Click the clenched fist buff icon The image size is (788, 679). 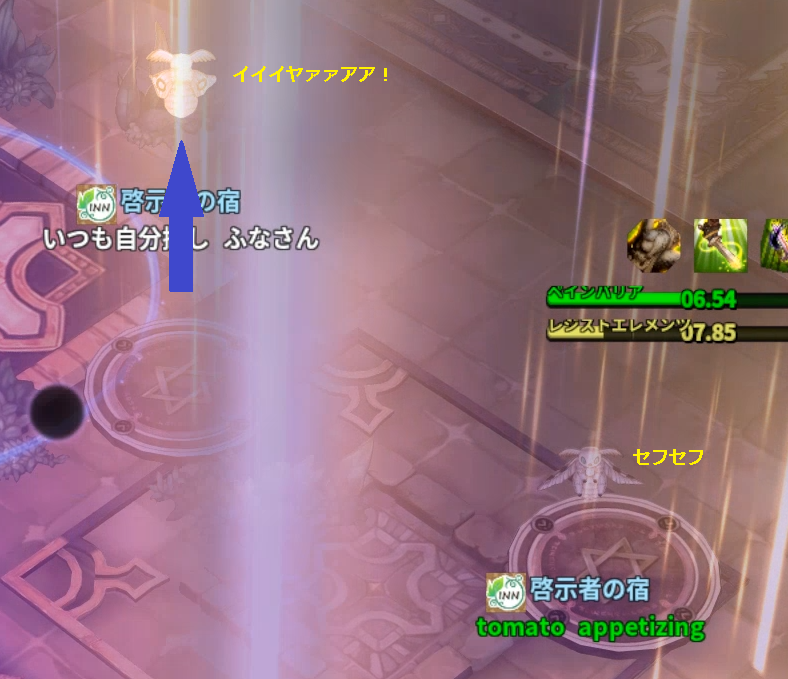click(x=653, y=245)
